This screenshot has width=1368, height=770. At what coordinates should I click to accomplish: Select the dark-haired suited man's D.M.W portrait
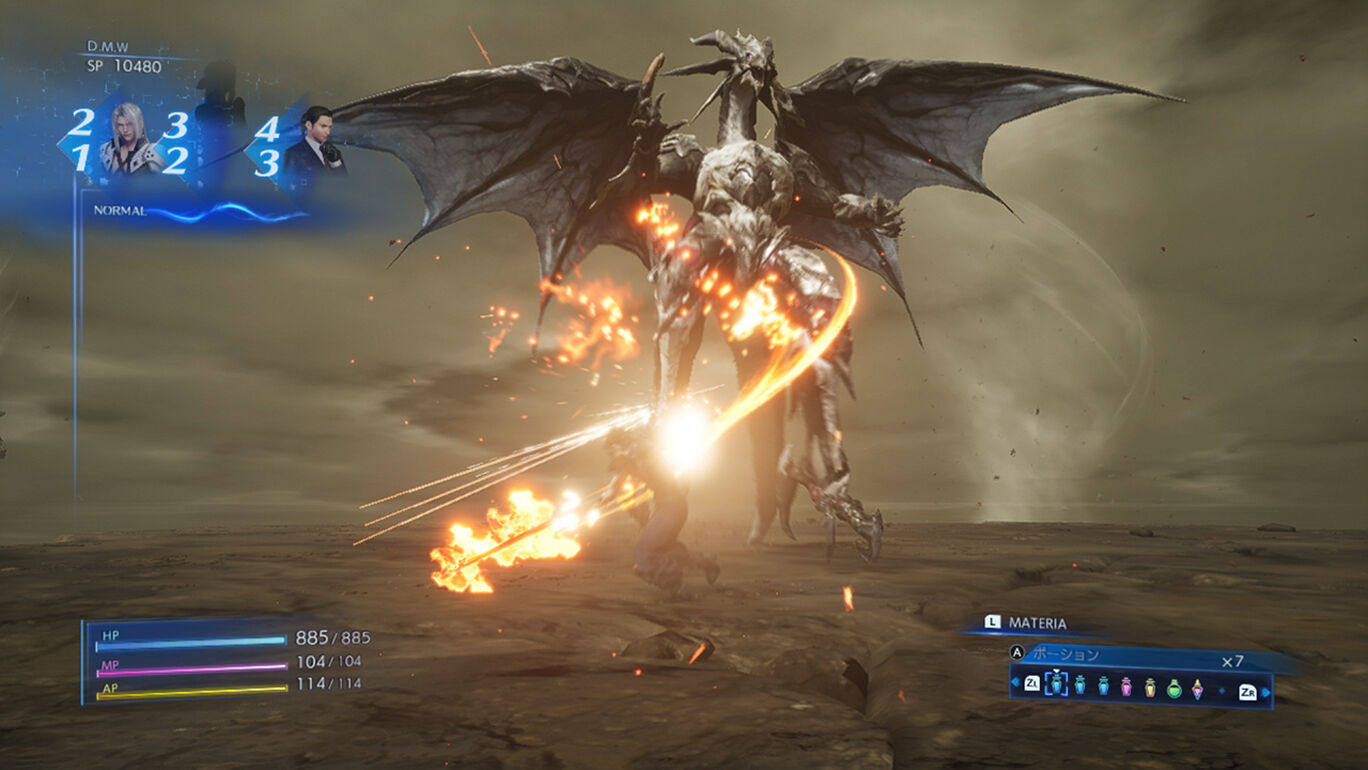[314, 143]
